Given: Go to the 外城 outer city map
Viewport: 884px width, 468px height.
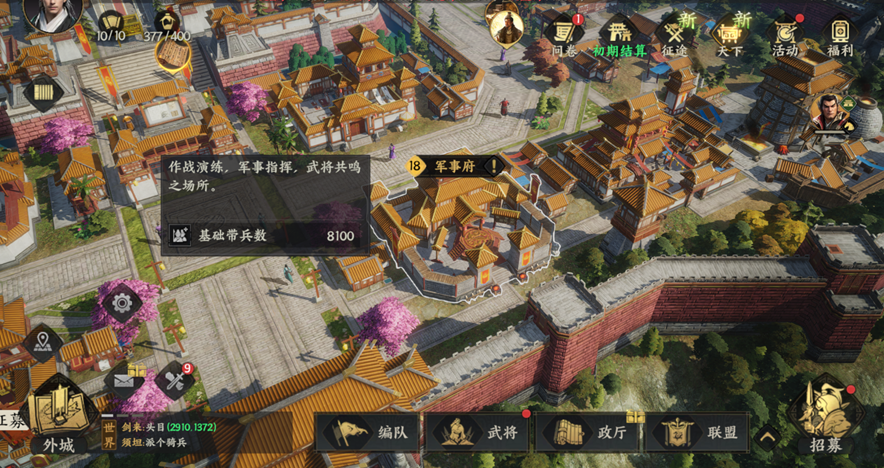Looking at the screenshot, I should (52, 420).
